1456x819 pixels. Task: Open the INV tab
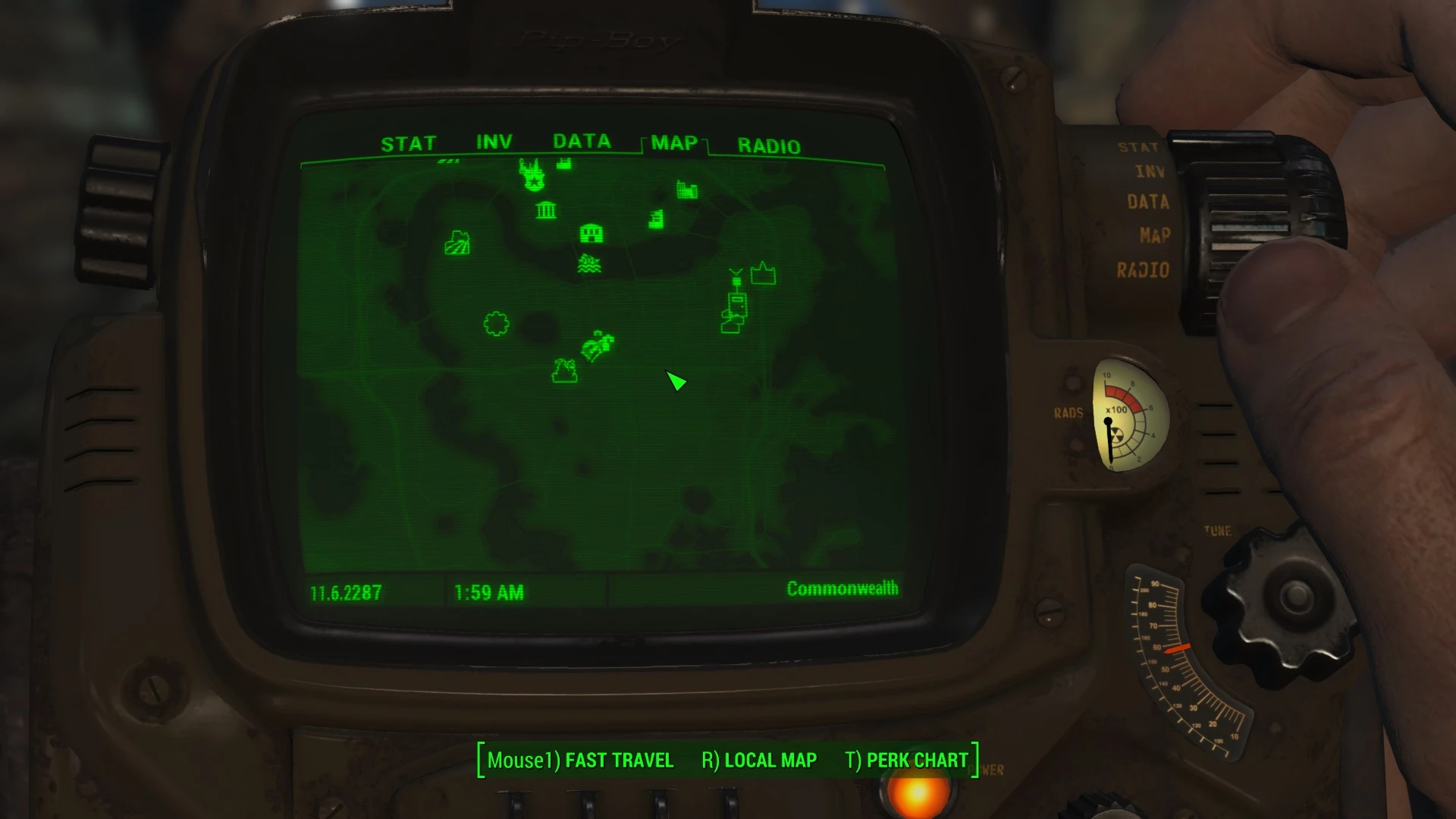pyautogui.click(x=494, y=141)
